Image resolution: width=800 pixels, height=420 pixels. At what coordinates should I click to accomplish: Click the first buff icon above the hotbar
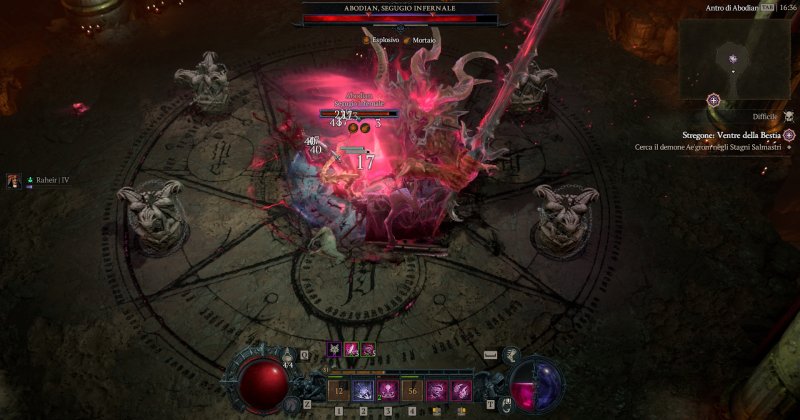pos(334,349)
